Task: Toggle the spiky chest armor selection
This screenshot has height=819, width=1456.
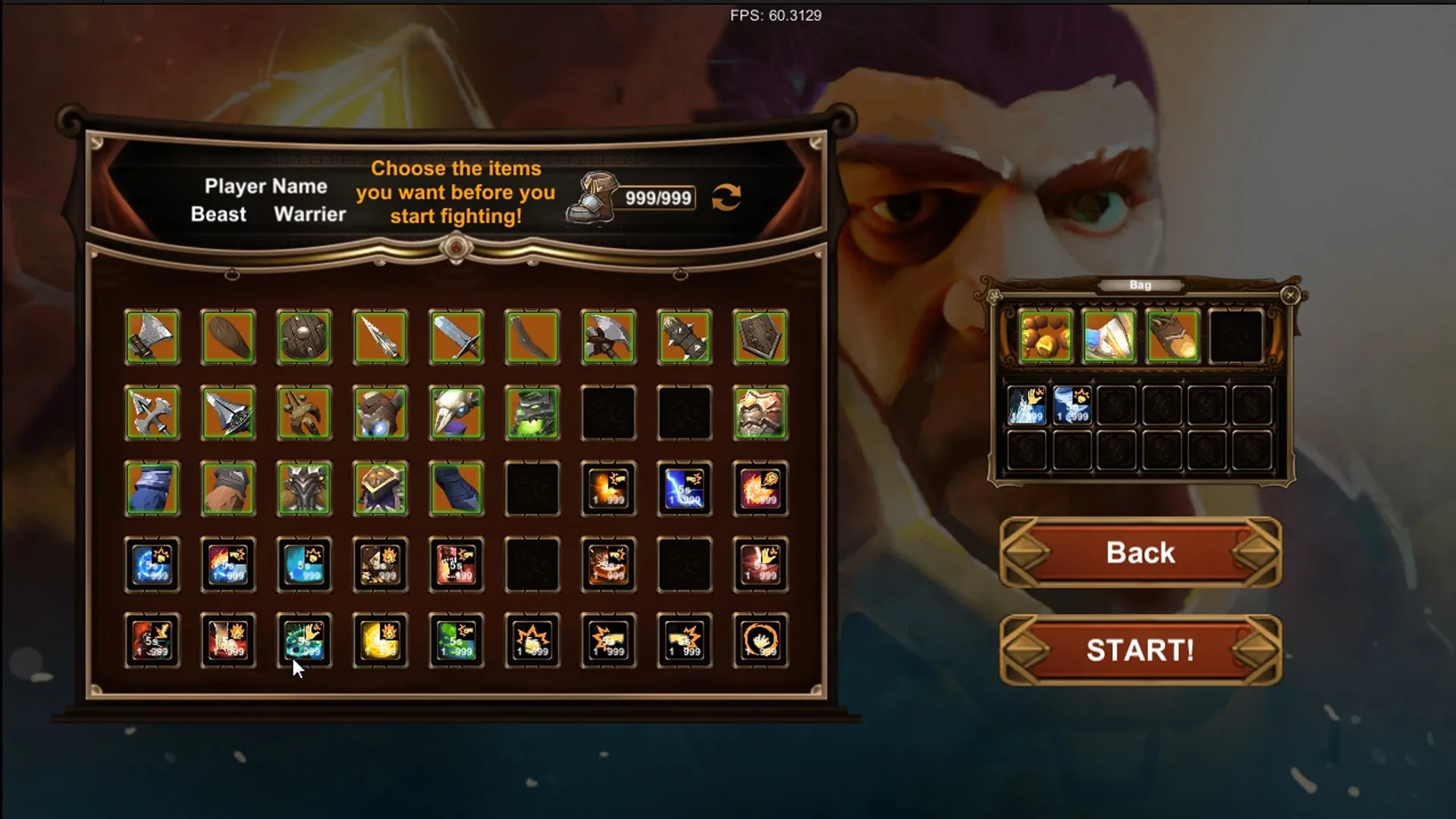Action: point(304,489)
